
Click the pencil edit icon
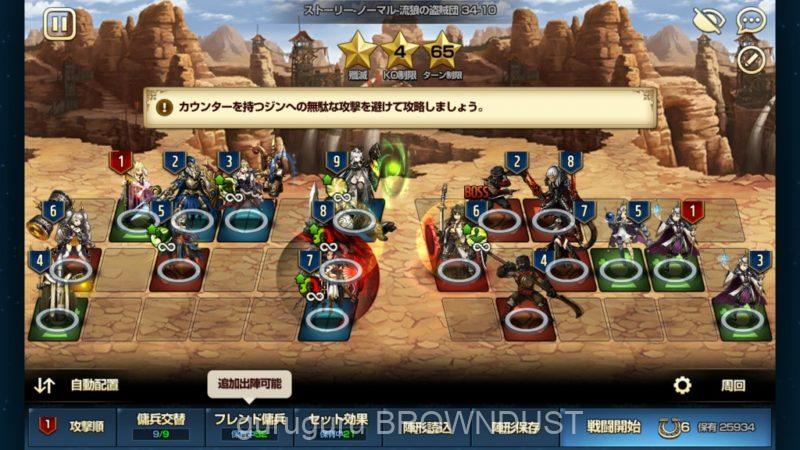click(x=750, y=58)
